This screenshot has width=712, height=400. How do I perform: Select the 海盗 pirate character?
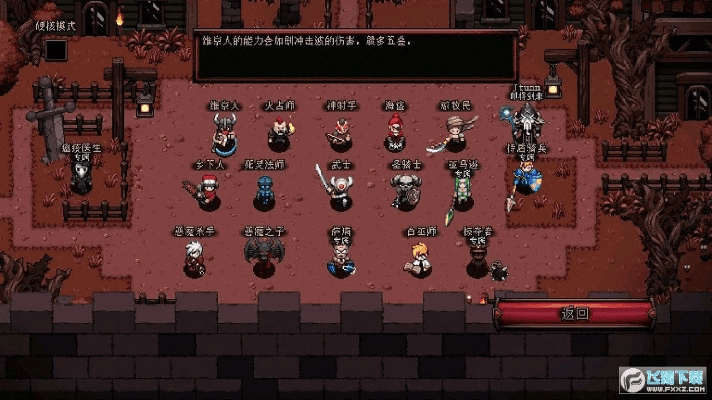[395, 133]
